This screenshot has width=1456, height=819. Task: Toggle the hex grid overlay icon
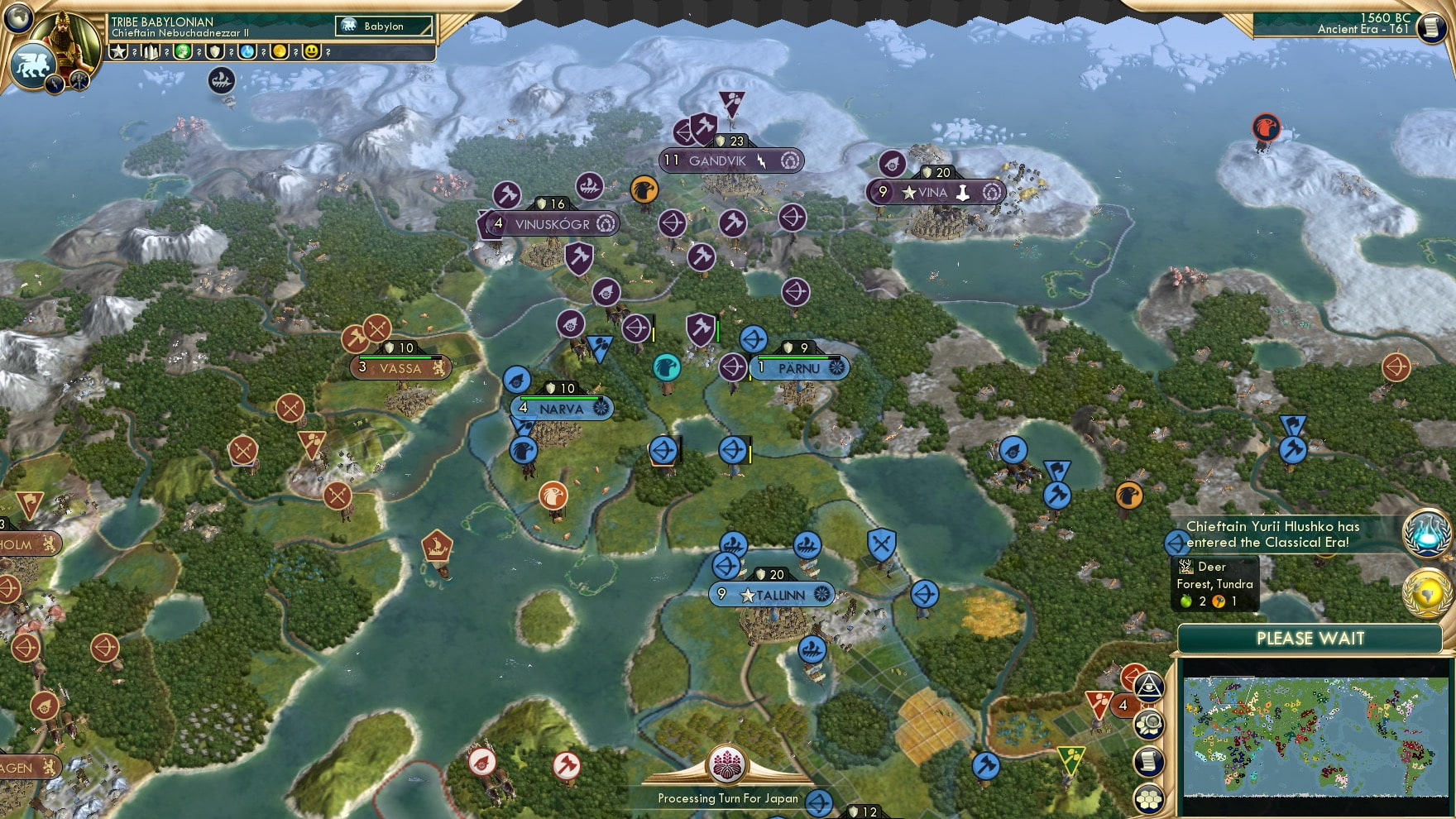click(1150, 797)
